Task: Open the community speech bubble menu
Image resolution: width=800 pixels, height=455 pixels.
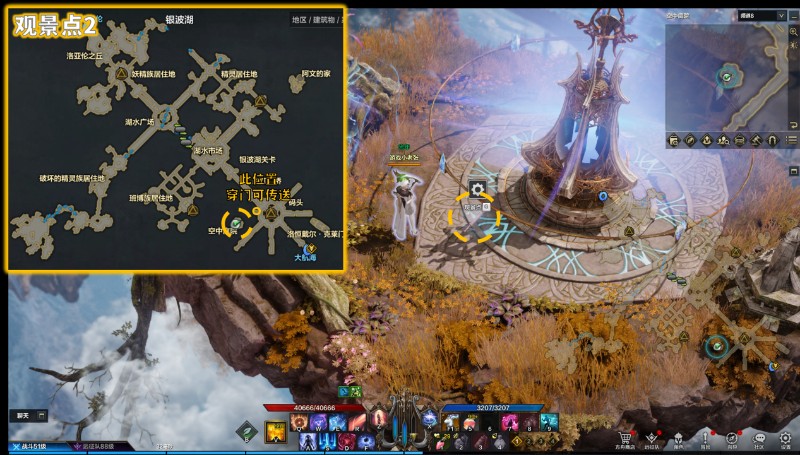Action: click(759, 438)
